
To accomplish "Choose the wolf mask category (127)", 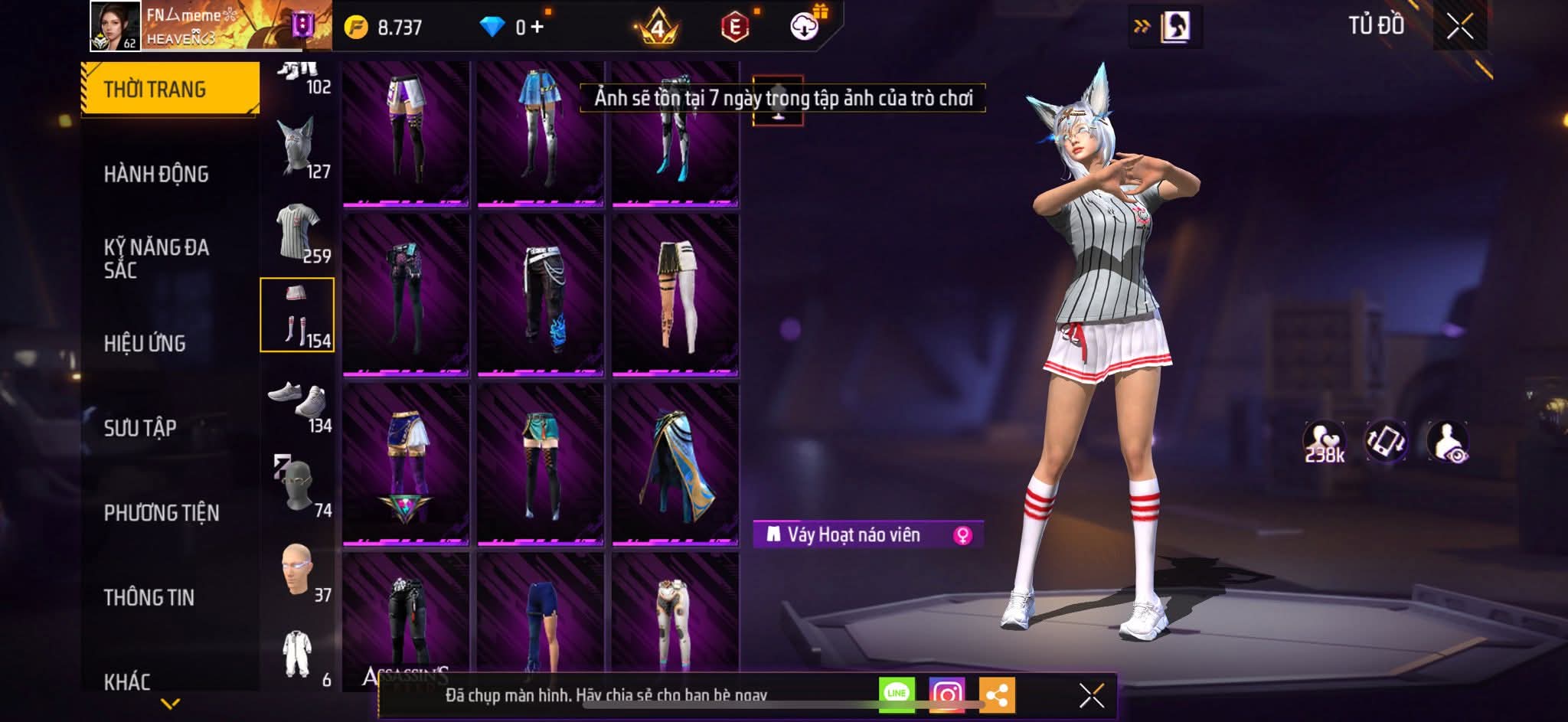I will point(299,148).
